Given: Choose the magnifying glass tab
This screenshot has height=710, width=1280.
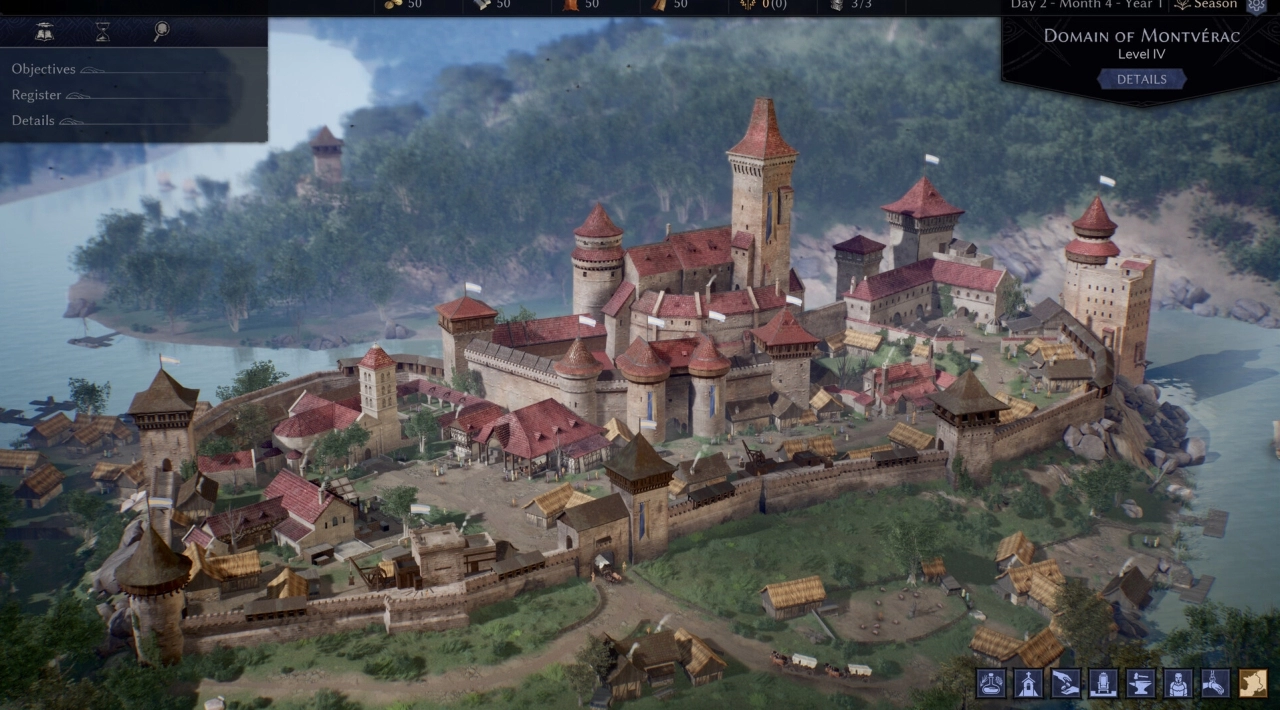Looking at the screenshot, I should (161, 32).
